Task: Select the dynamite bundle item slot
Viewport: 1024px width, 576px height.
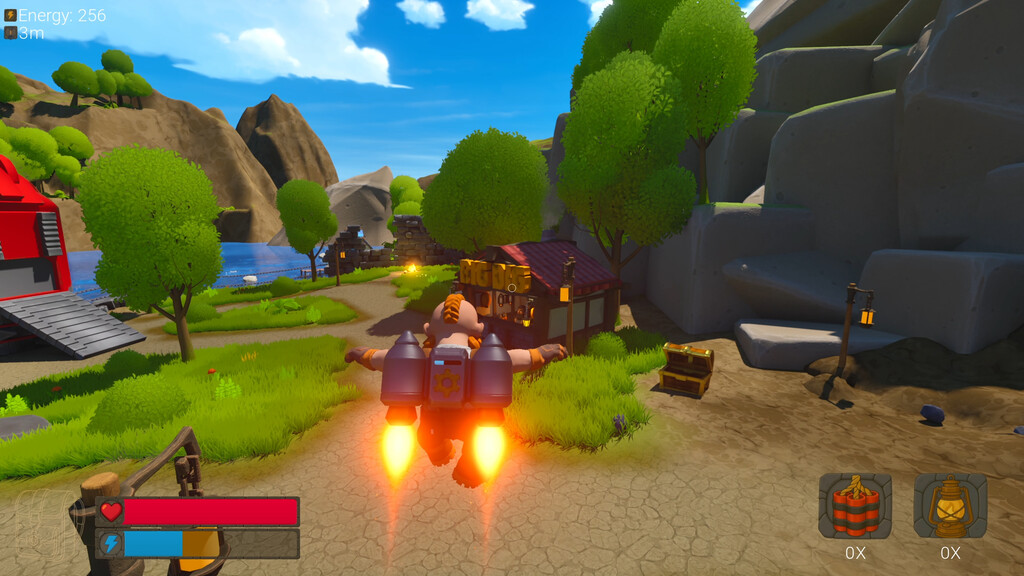Action: point(855,506)
